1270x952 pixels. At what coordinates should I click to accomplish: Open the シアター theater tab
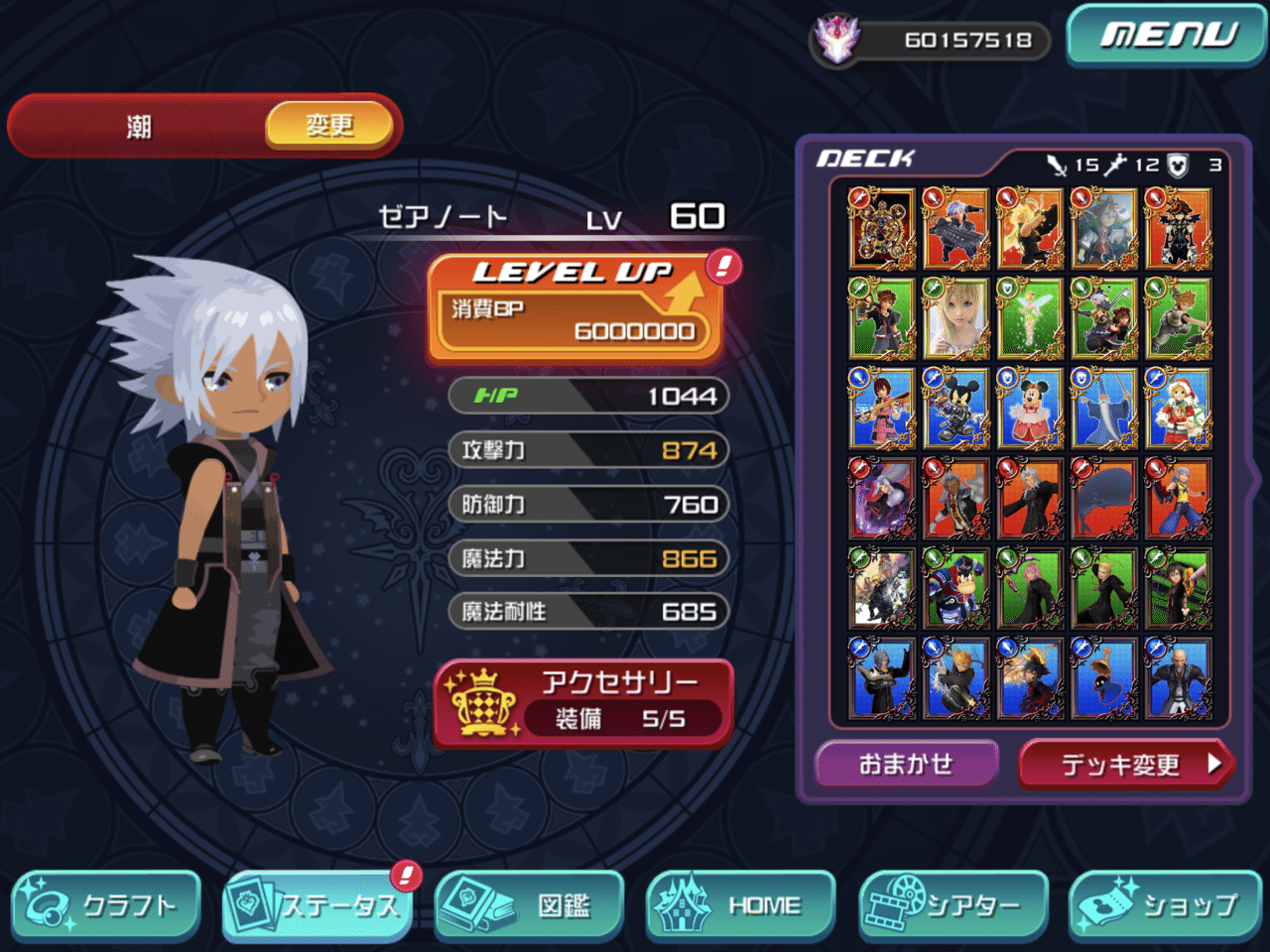click(x=952, y=905)
